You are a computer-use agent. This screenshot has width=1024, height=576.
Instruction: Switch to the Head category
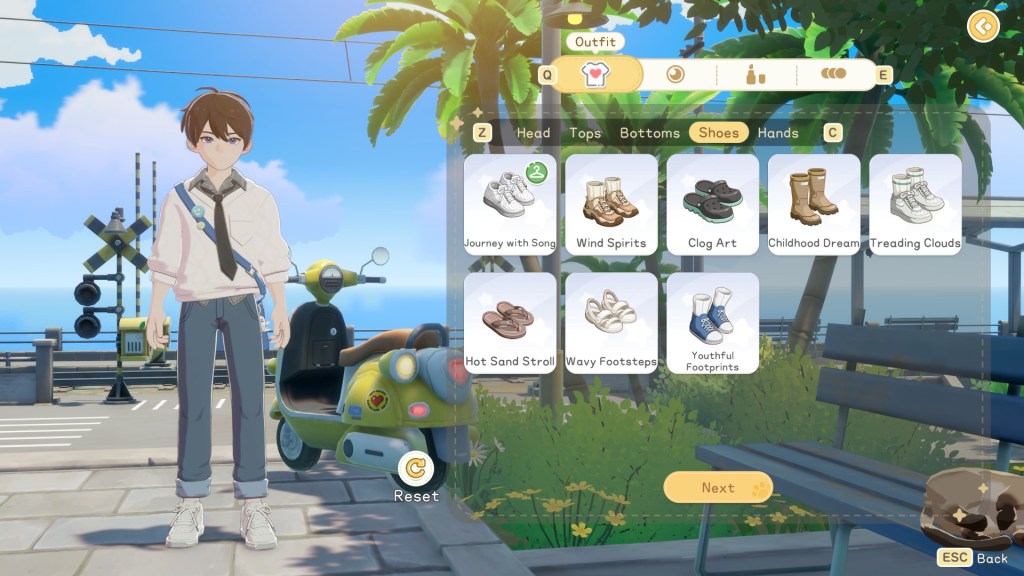(533, 133)
